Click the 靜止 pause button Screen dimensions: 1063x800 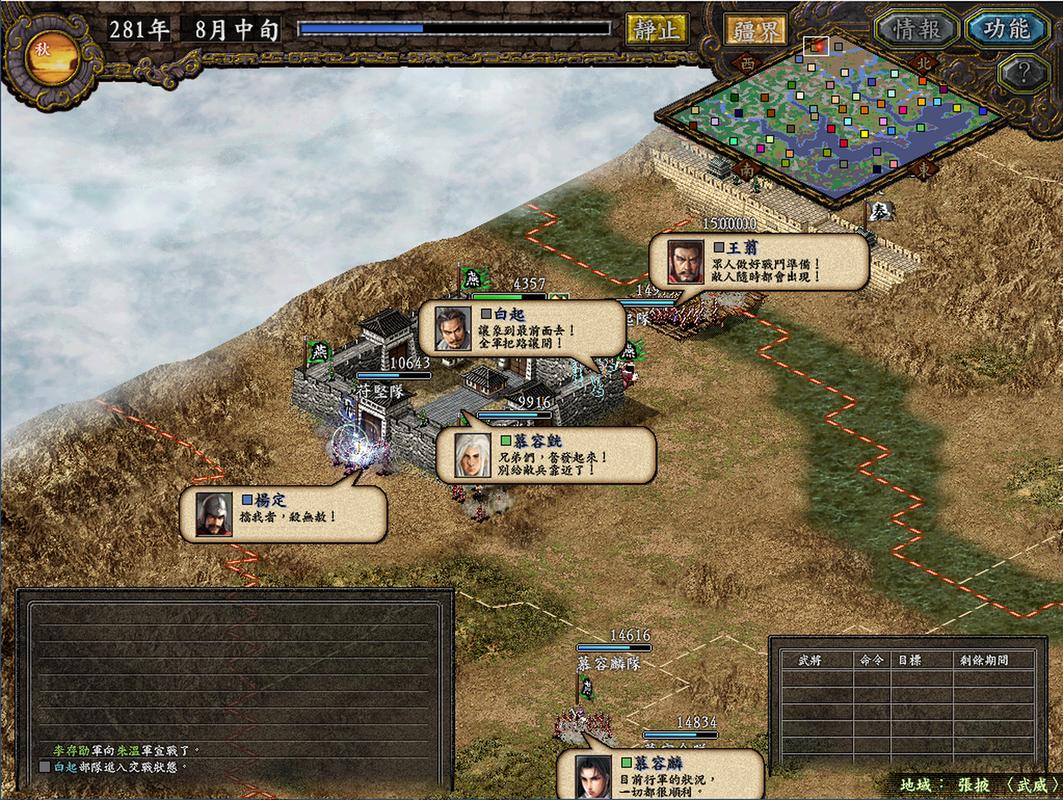[656, 29]
